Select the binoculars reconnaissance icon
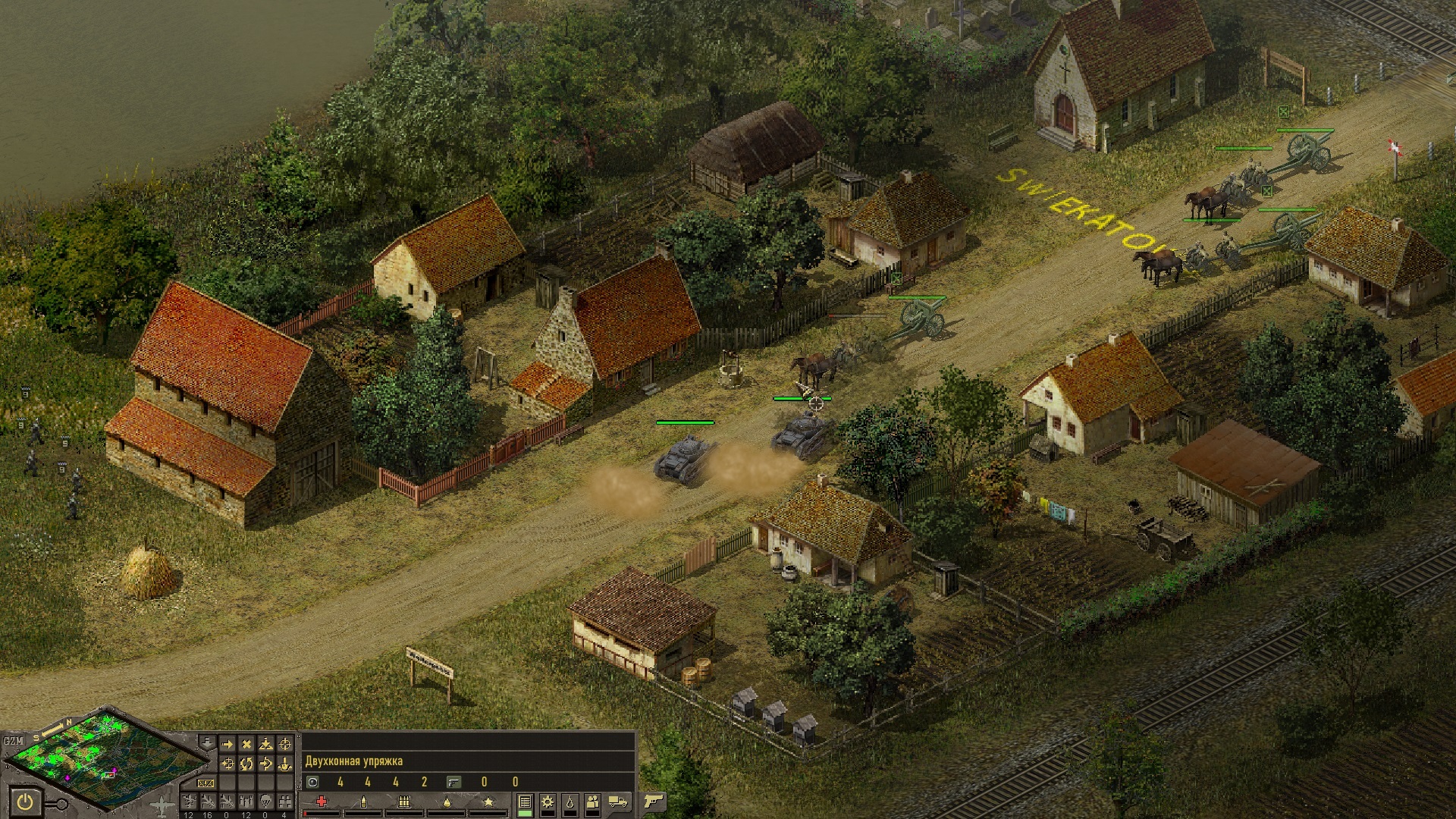1456x819 pixels. tap(285, 802)
